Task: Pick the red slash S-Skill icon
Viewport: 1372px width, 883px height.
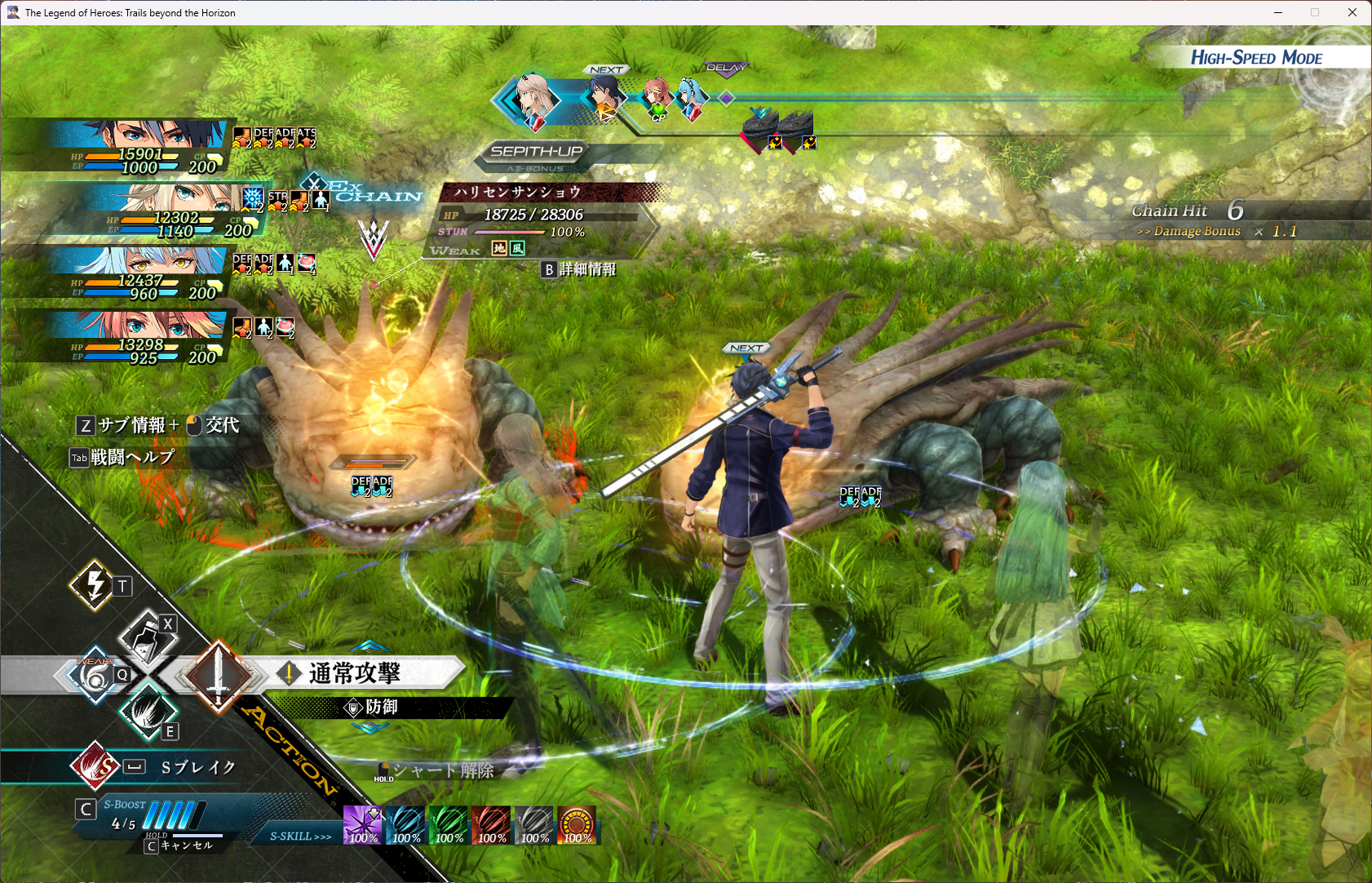Action: coord(491,825)
